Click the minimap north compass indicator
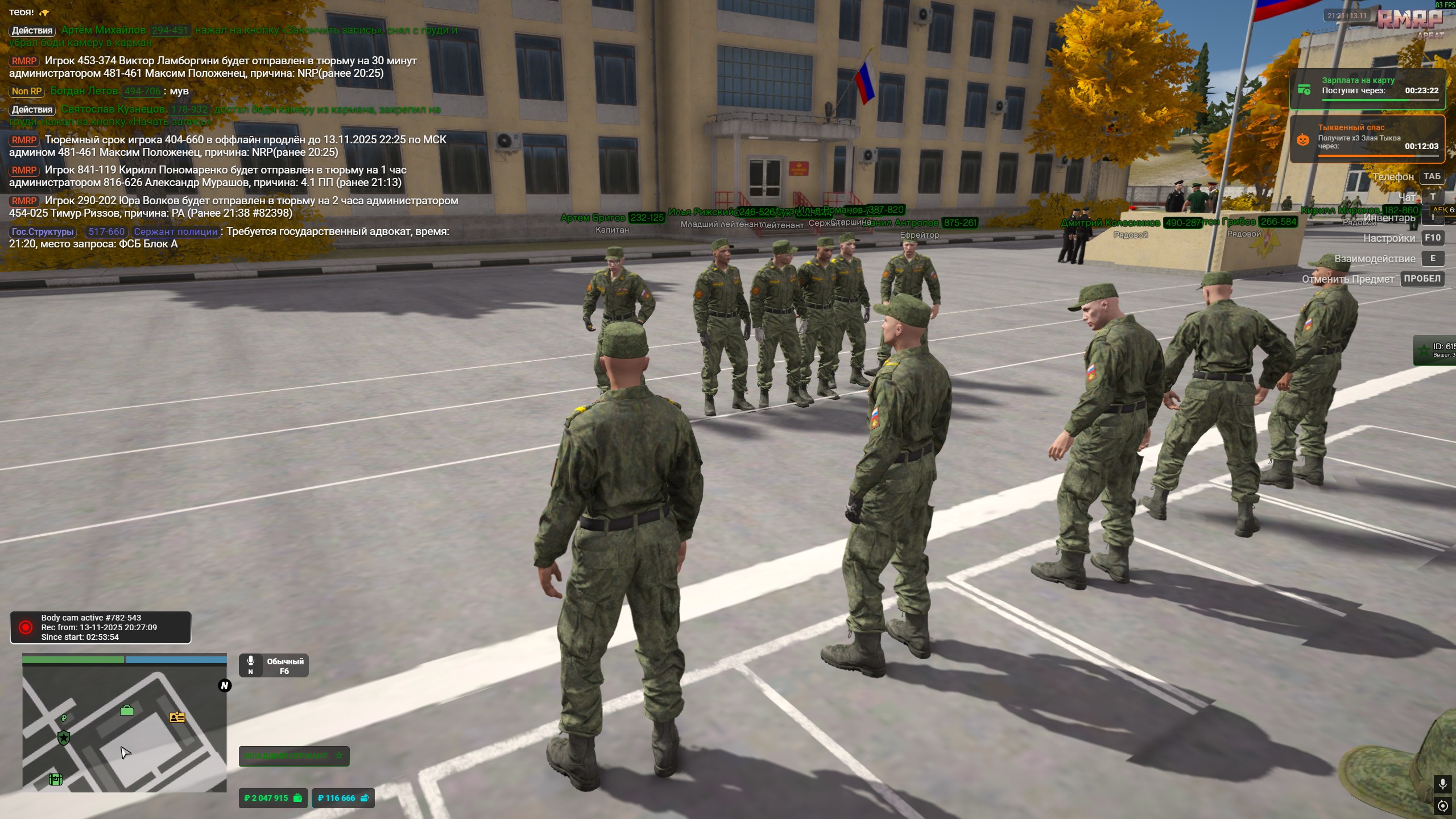The image size is (1456, 819). click(225, 685)
